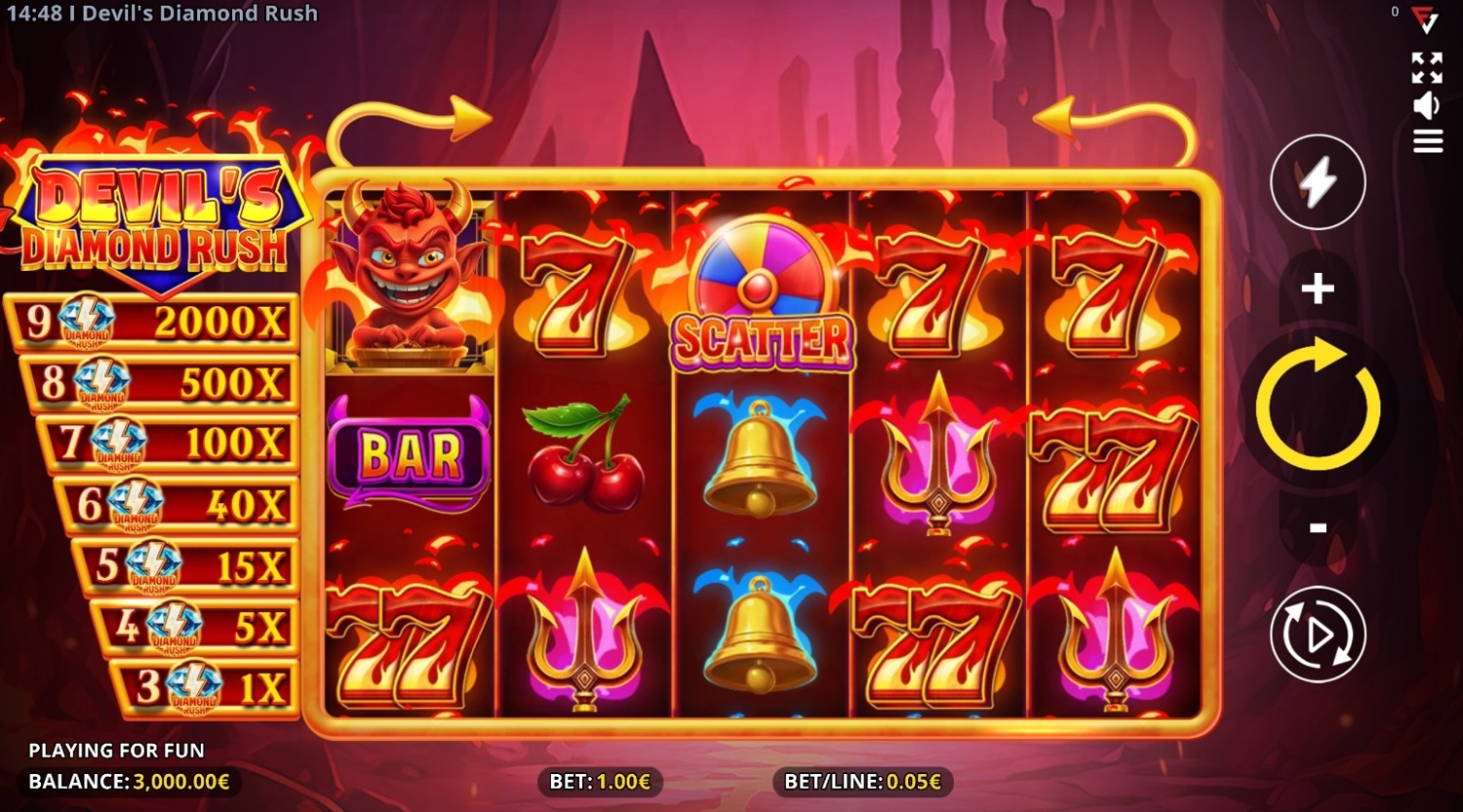
Task: Activate the lightning bolt turbo mode
Action: pyautogui.click(x=1318, y=182)
